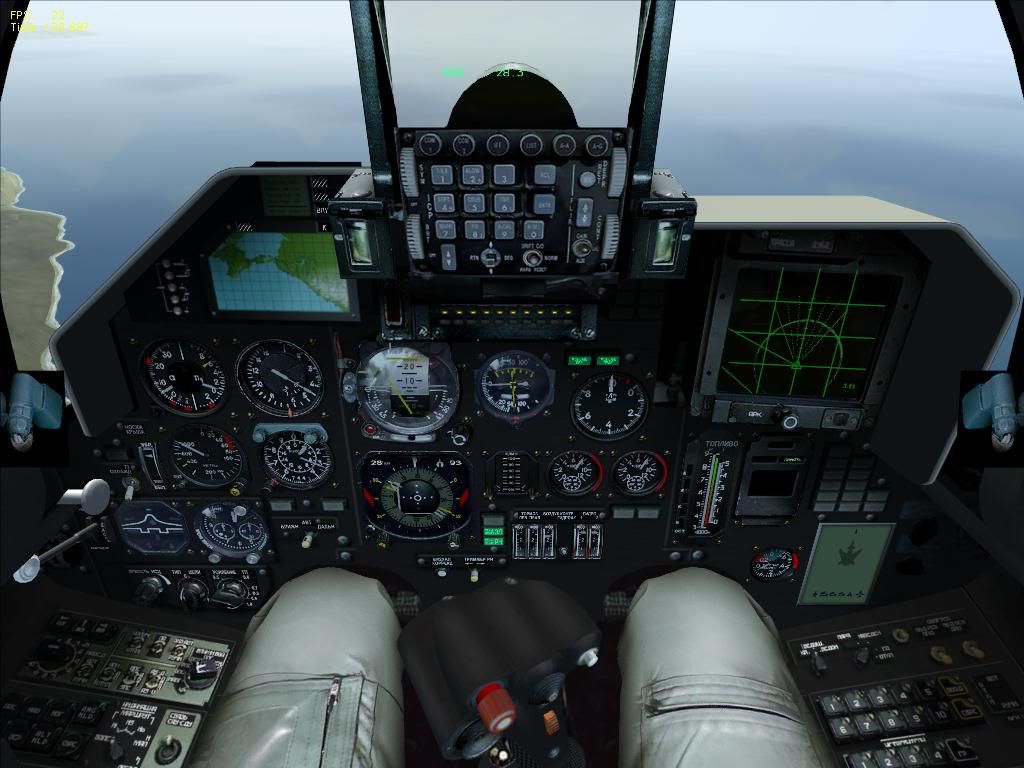
Task: Select the LIST button on the ICP
Action: point(531,143)
